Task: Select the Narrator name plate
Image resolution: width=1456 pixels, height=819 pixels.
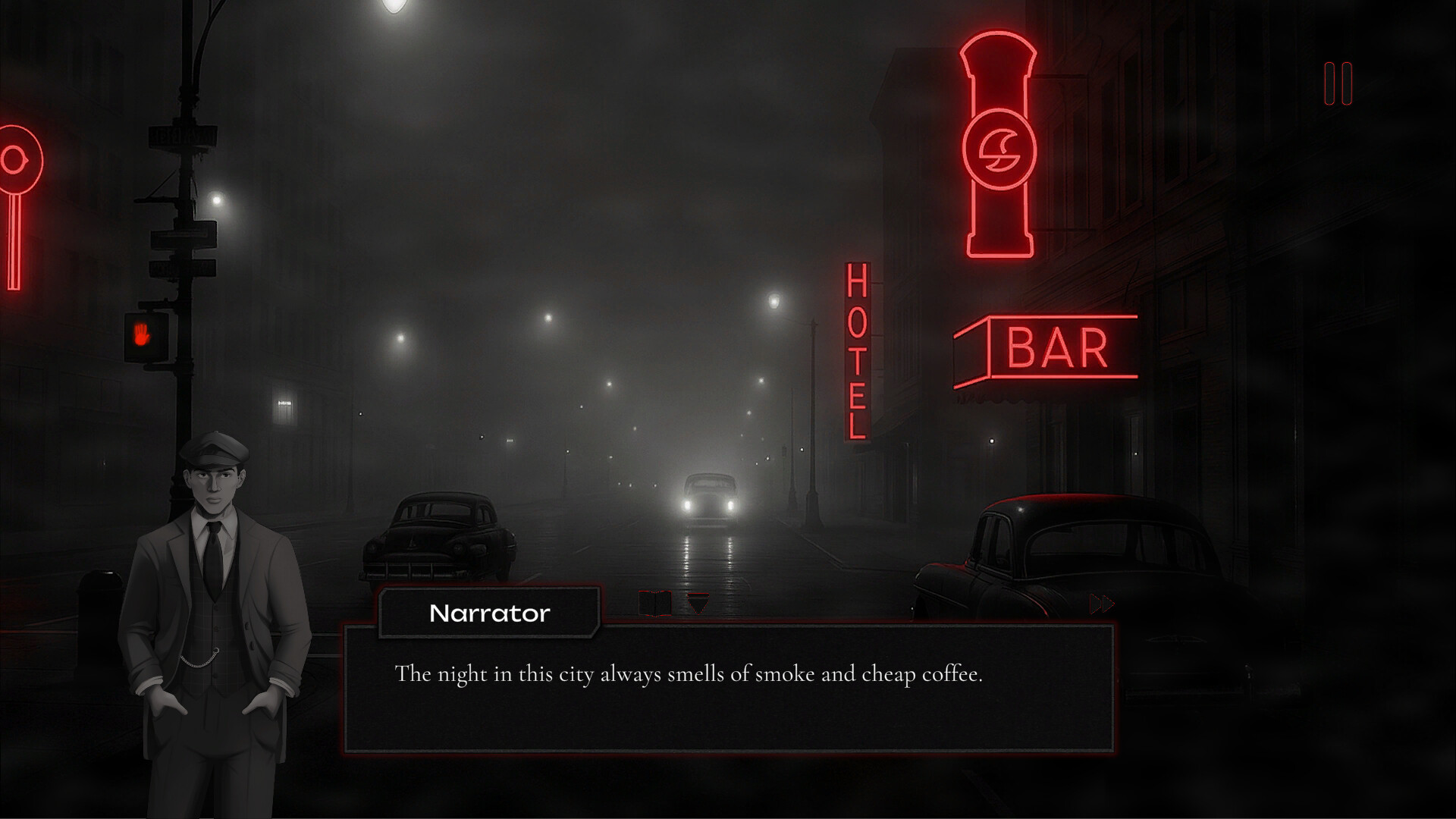Action: coord(489,613)
